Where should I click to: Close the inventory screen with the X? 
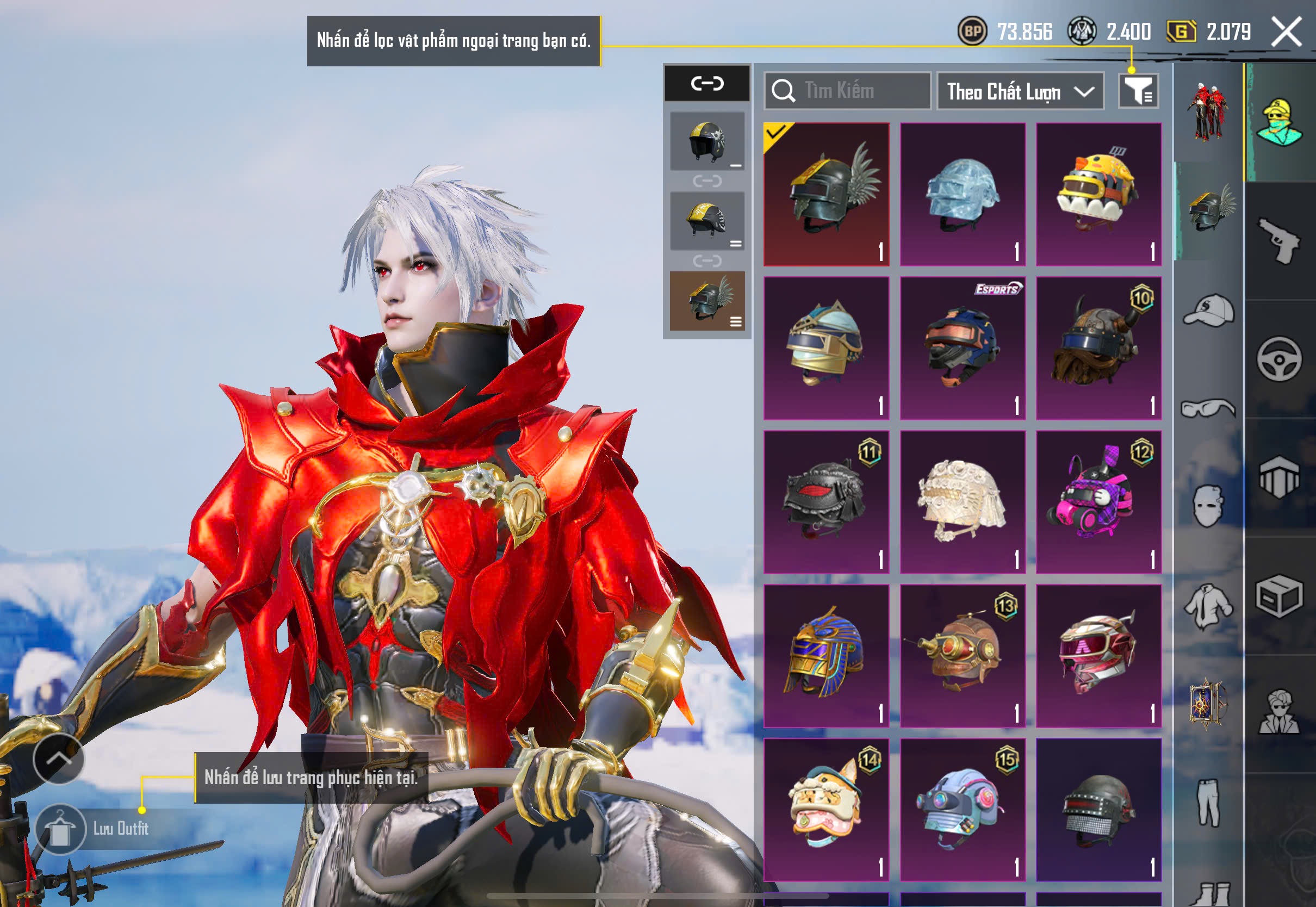tap(1286, 32)
